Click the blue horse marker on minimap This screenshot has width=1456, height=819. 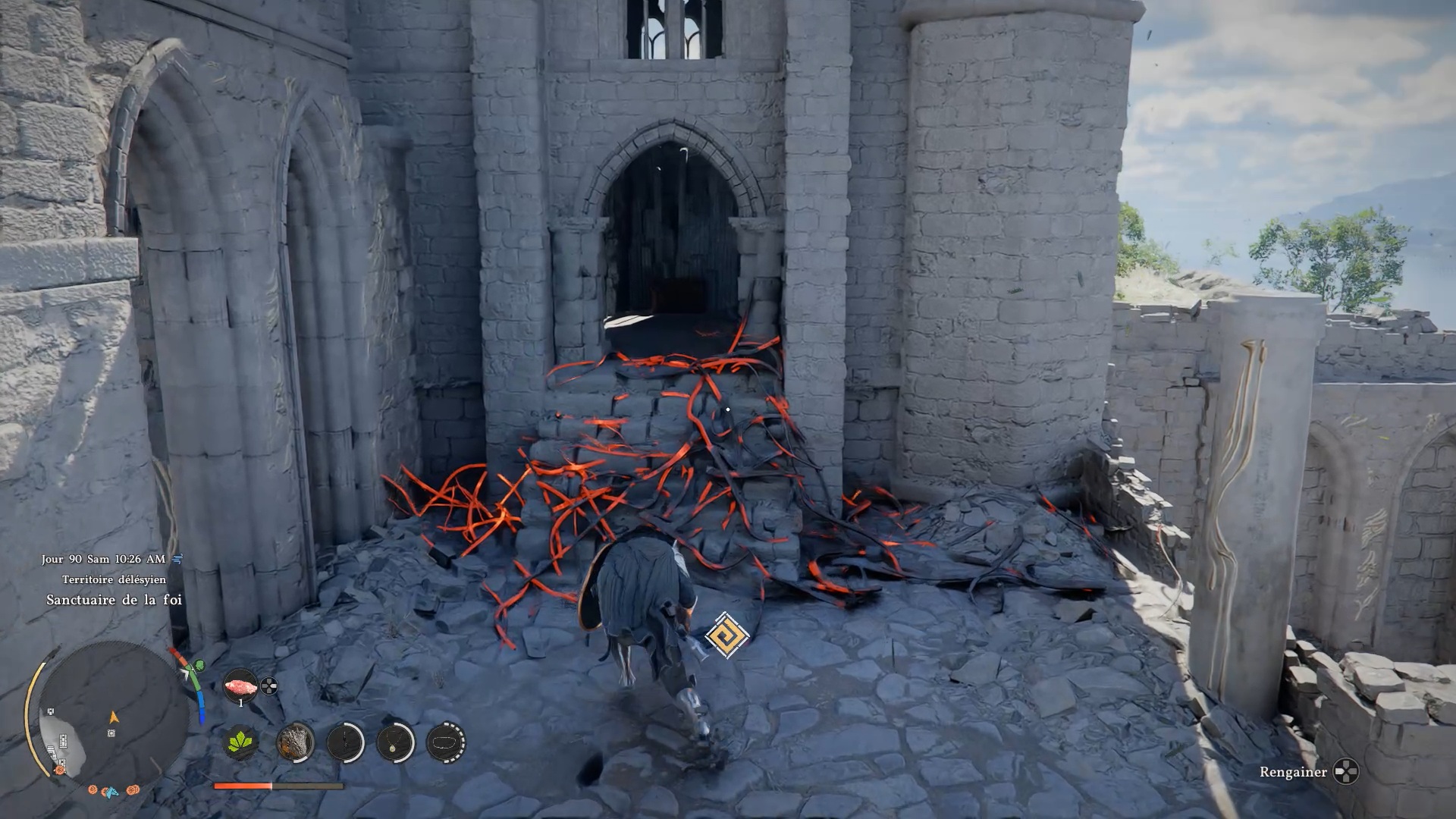click(111, 792)
